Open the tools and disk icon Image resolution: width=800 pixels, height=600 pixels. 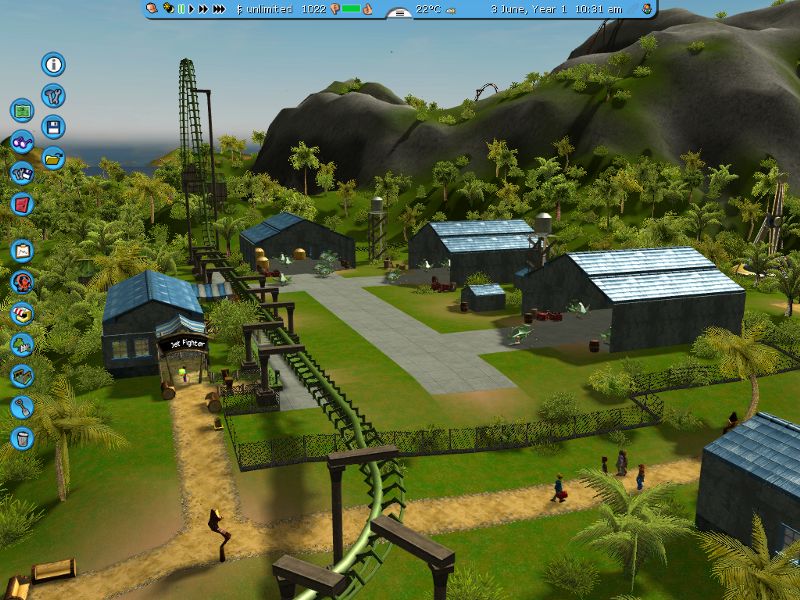(22, 173)
